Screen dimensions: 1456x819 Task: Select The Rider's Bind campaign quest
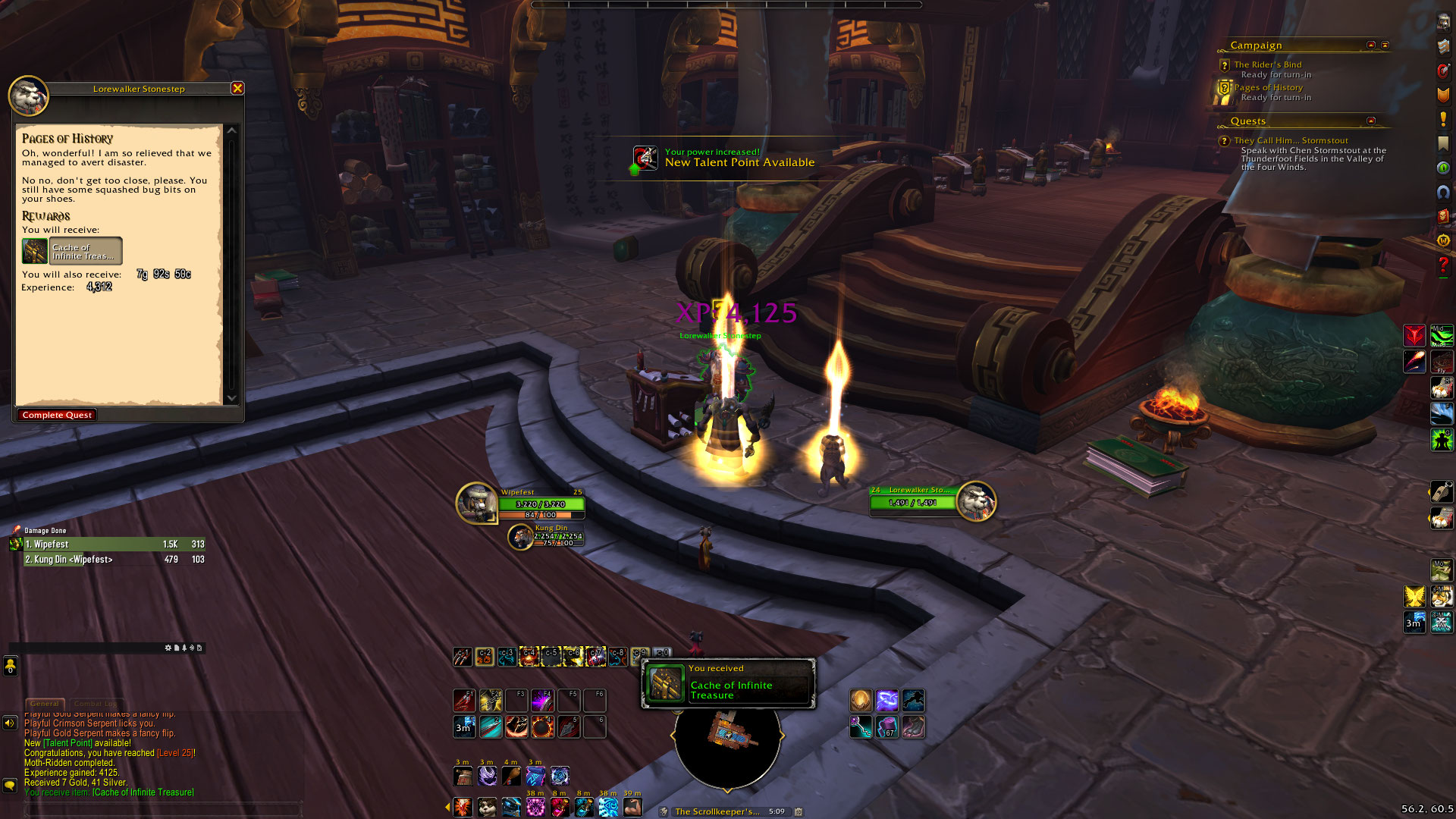click(x=1267, y=64)
